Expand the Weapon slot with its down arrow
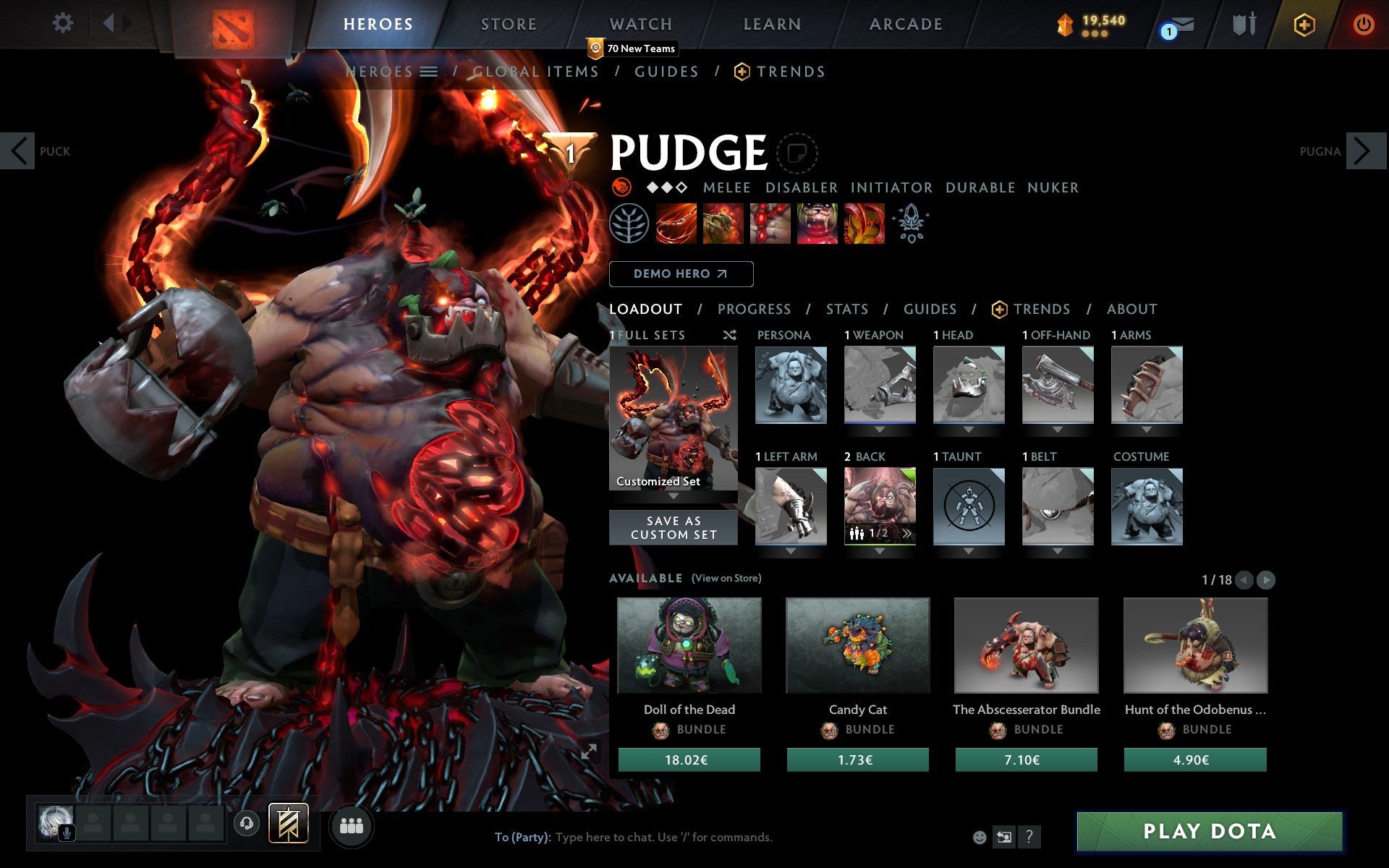 [879, 429]
